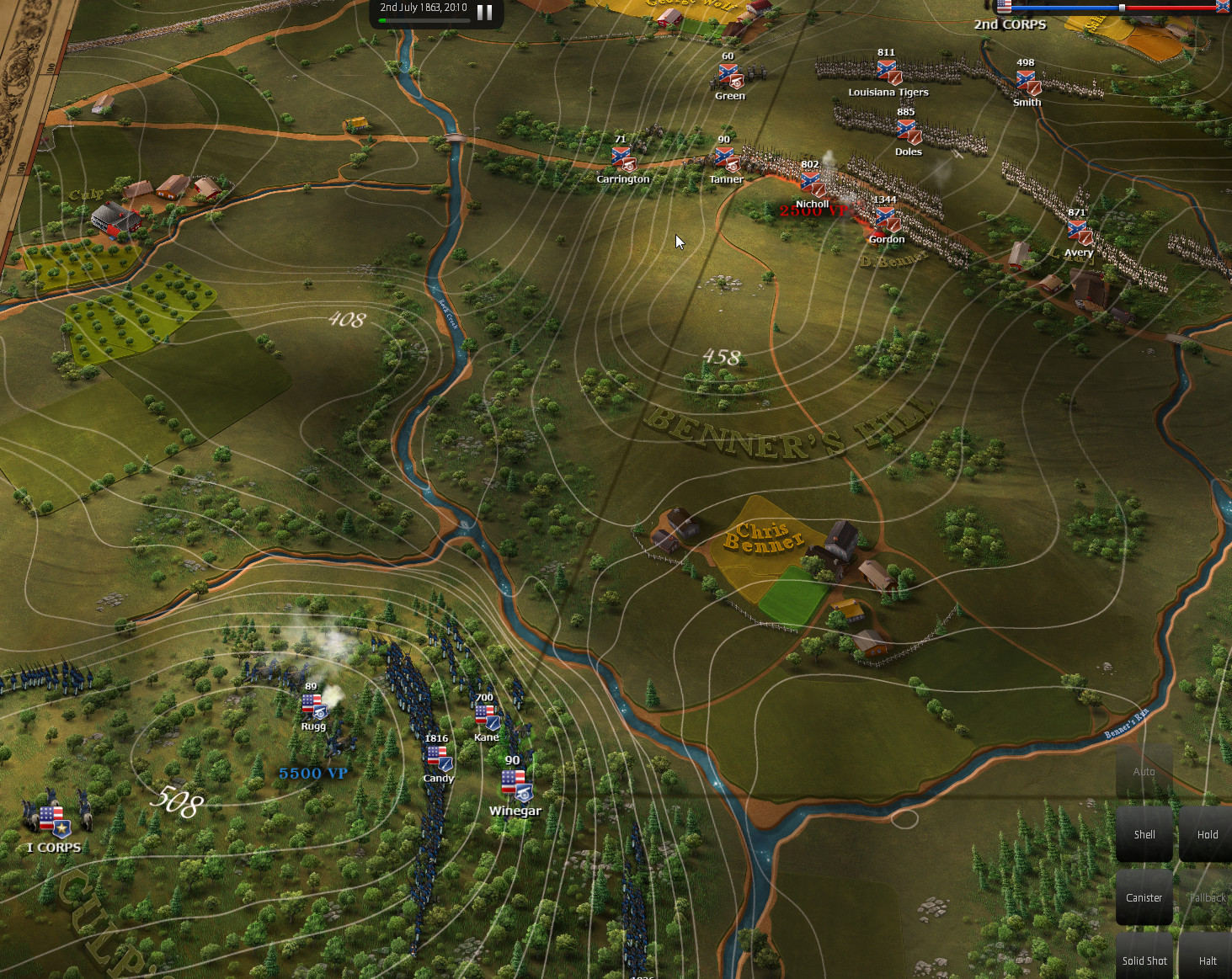Screen dimensions: 1232x979
Task: Select Tanner's artillery battery badge
Action: (726, 159)
